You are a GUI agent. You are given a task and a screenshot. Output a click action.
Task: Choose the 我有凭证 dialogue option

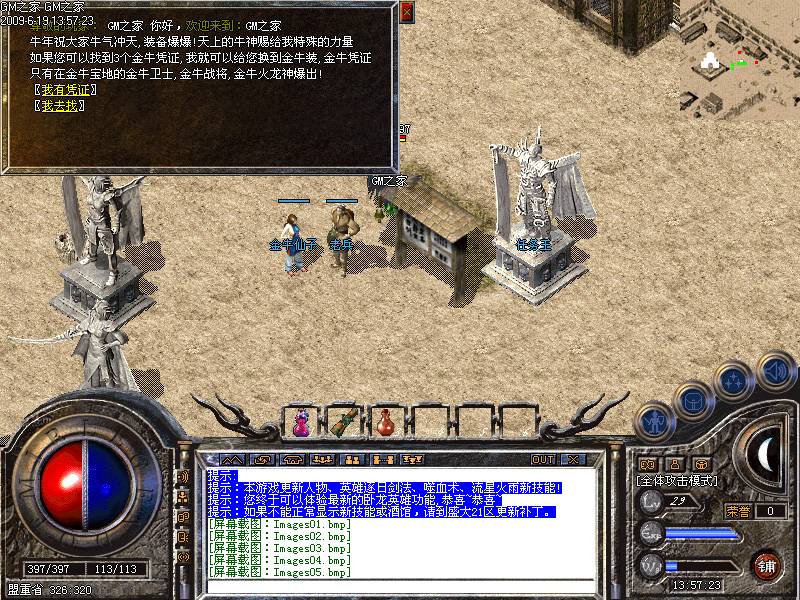click(63, 90)
